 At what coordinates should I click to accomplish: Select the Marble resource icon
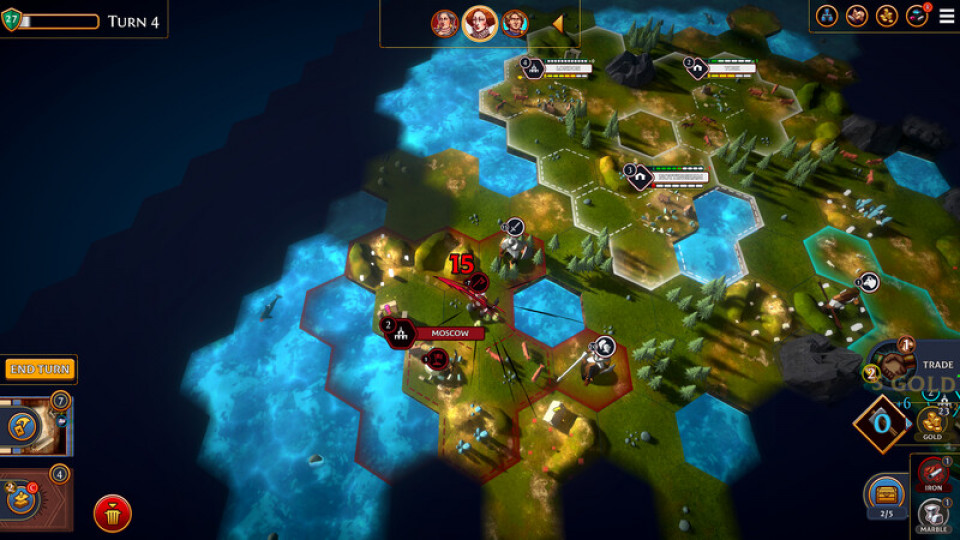[934, 517]
